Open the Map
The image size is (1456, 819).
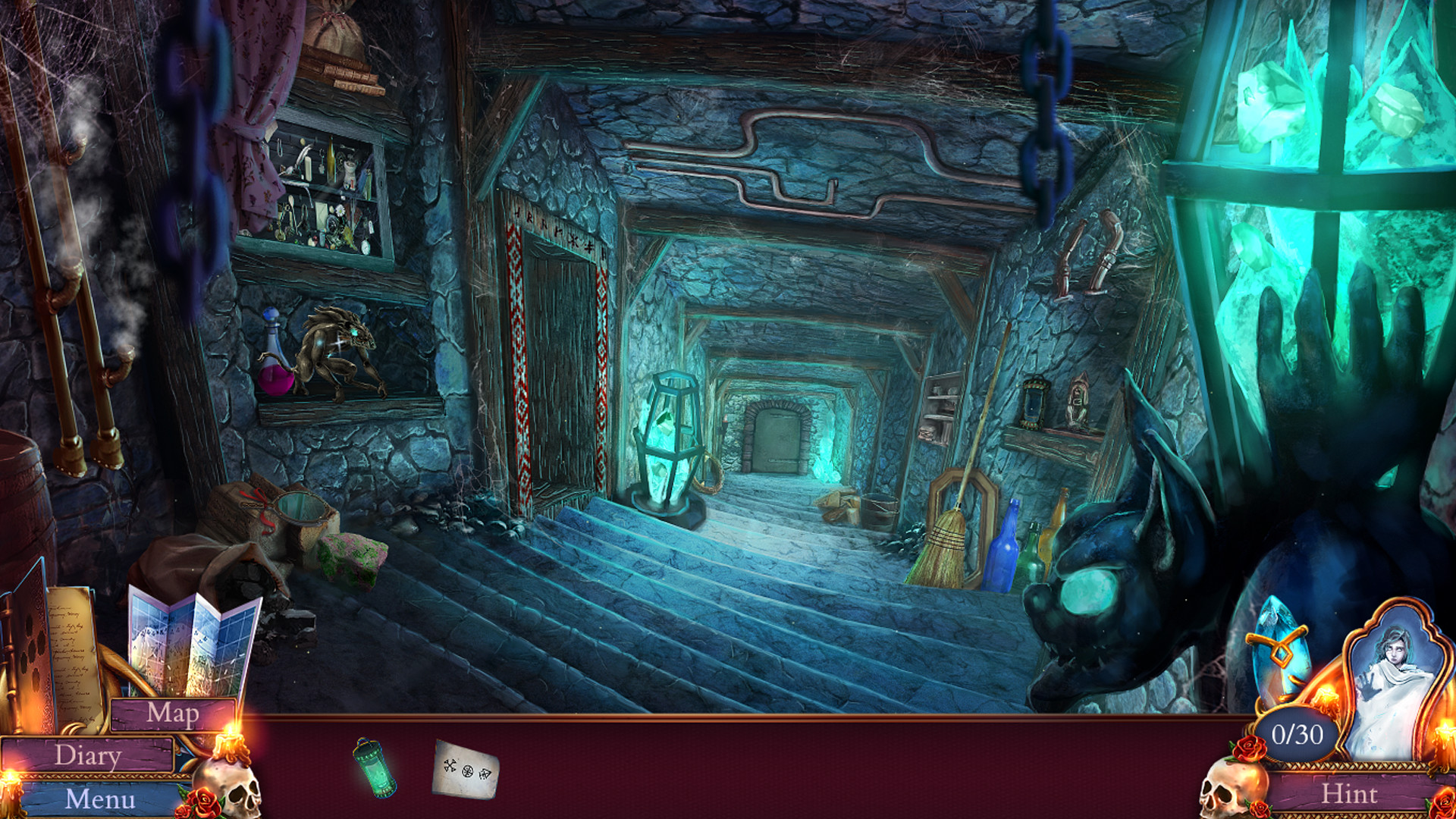click(x=173, y=713)
